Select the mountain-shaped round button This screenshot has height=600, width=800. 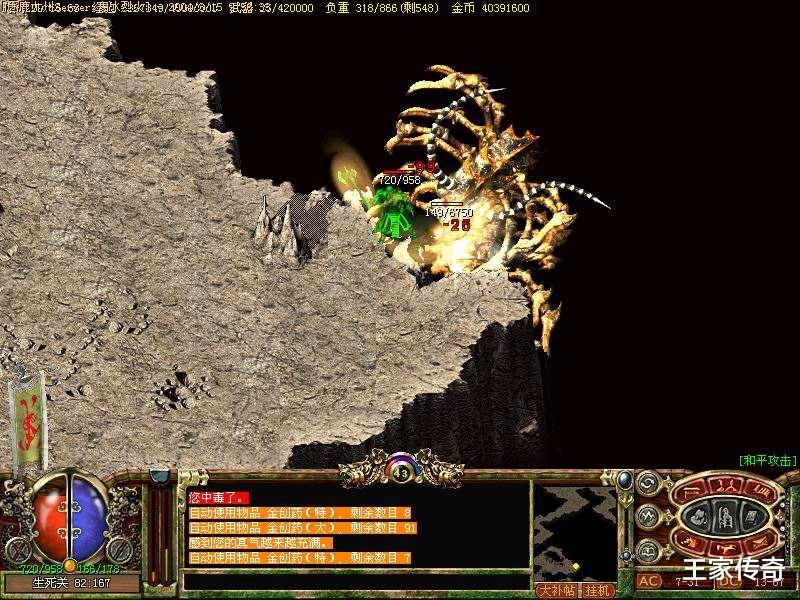coord(647,516)
